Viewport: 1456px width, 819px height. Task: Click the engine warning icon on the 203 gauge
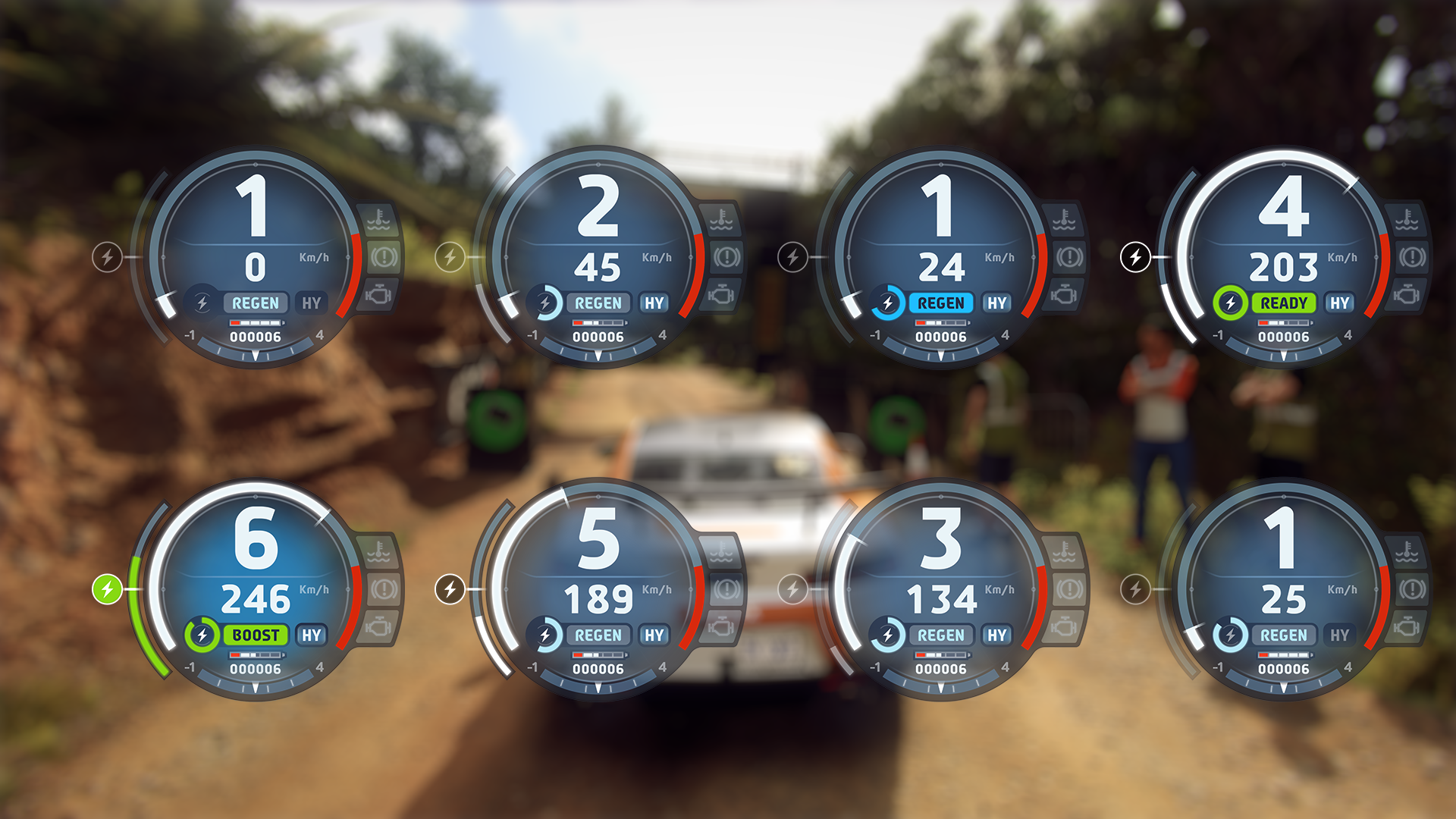[1407, 294]
